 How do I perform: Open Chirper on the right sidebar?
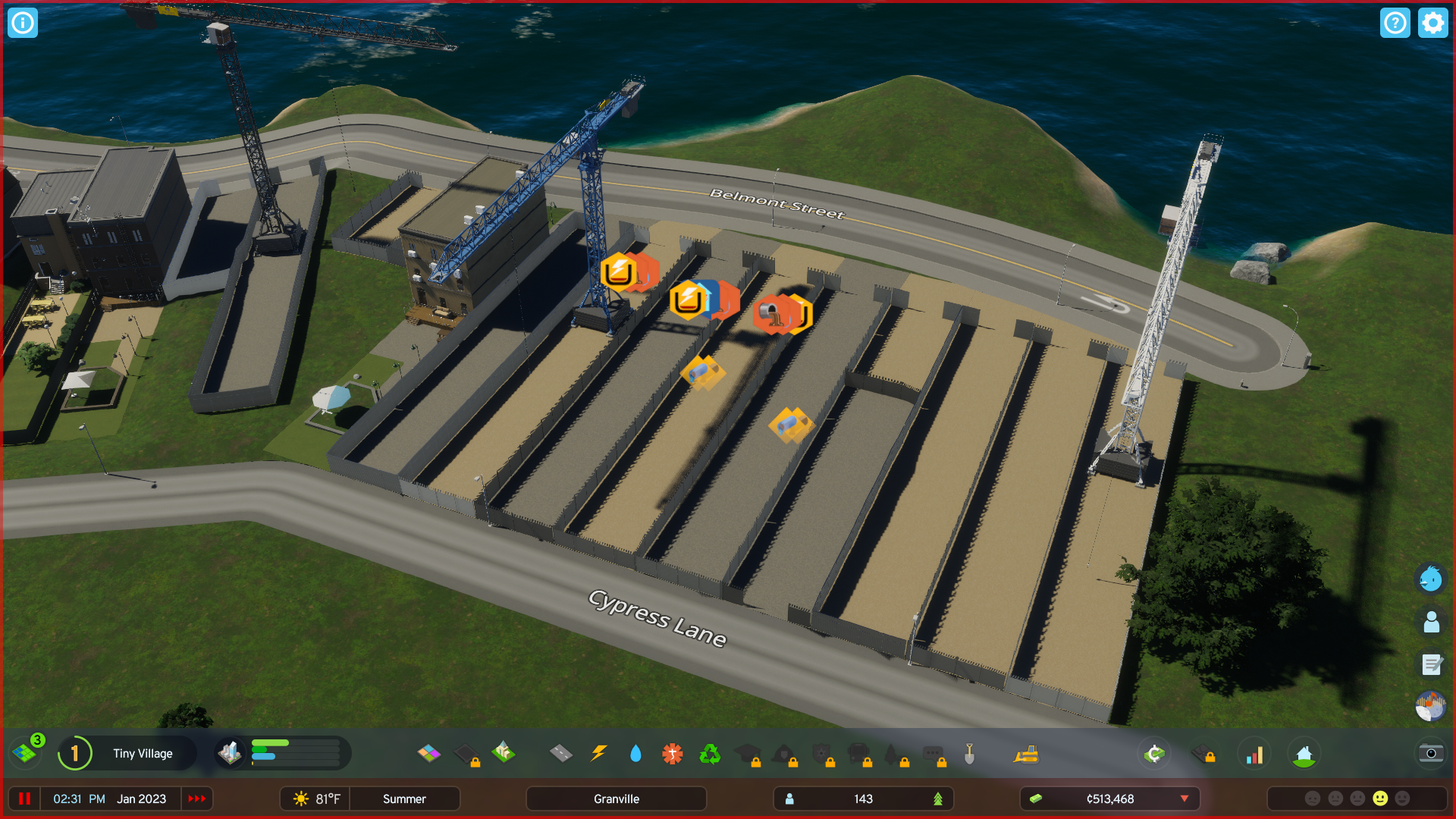(1432, 578)
